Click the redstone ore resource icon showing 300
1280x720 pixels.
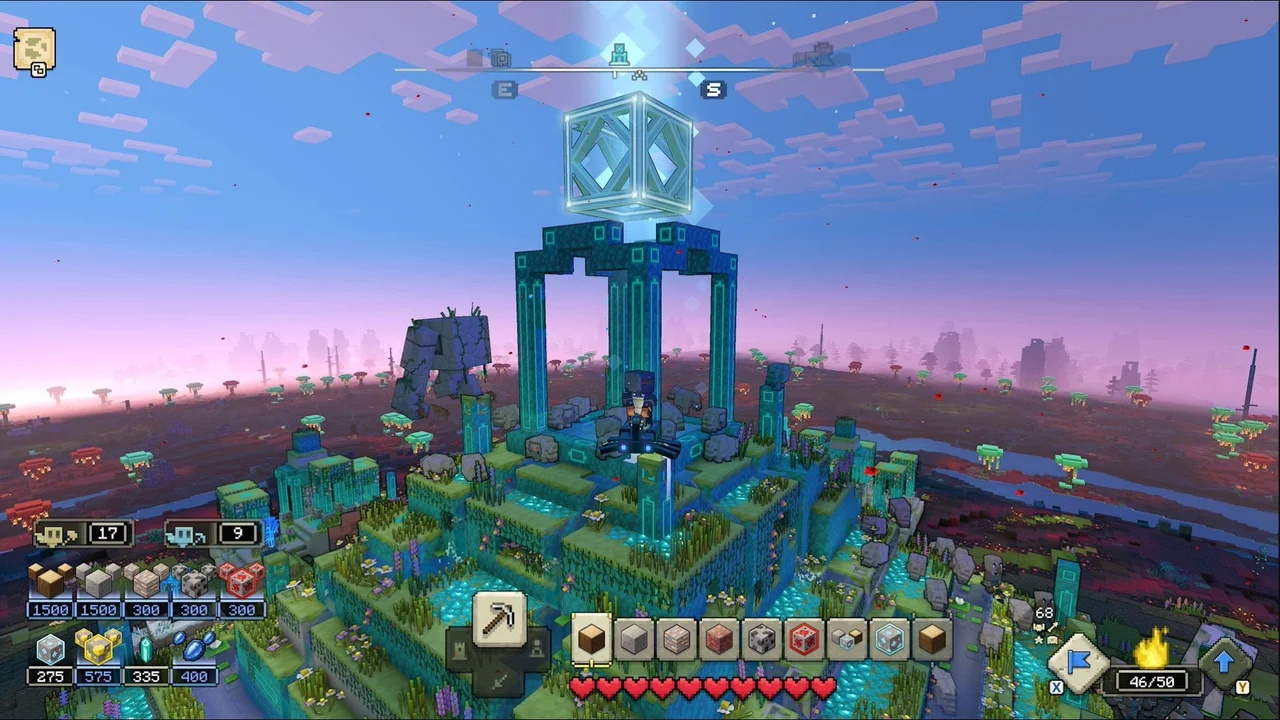click(x=242, y=583)
